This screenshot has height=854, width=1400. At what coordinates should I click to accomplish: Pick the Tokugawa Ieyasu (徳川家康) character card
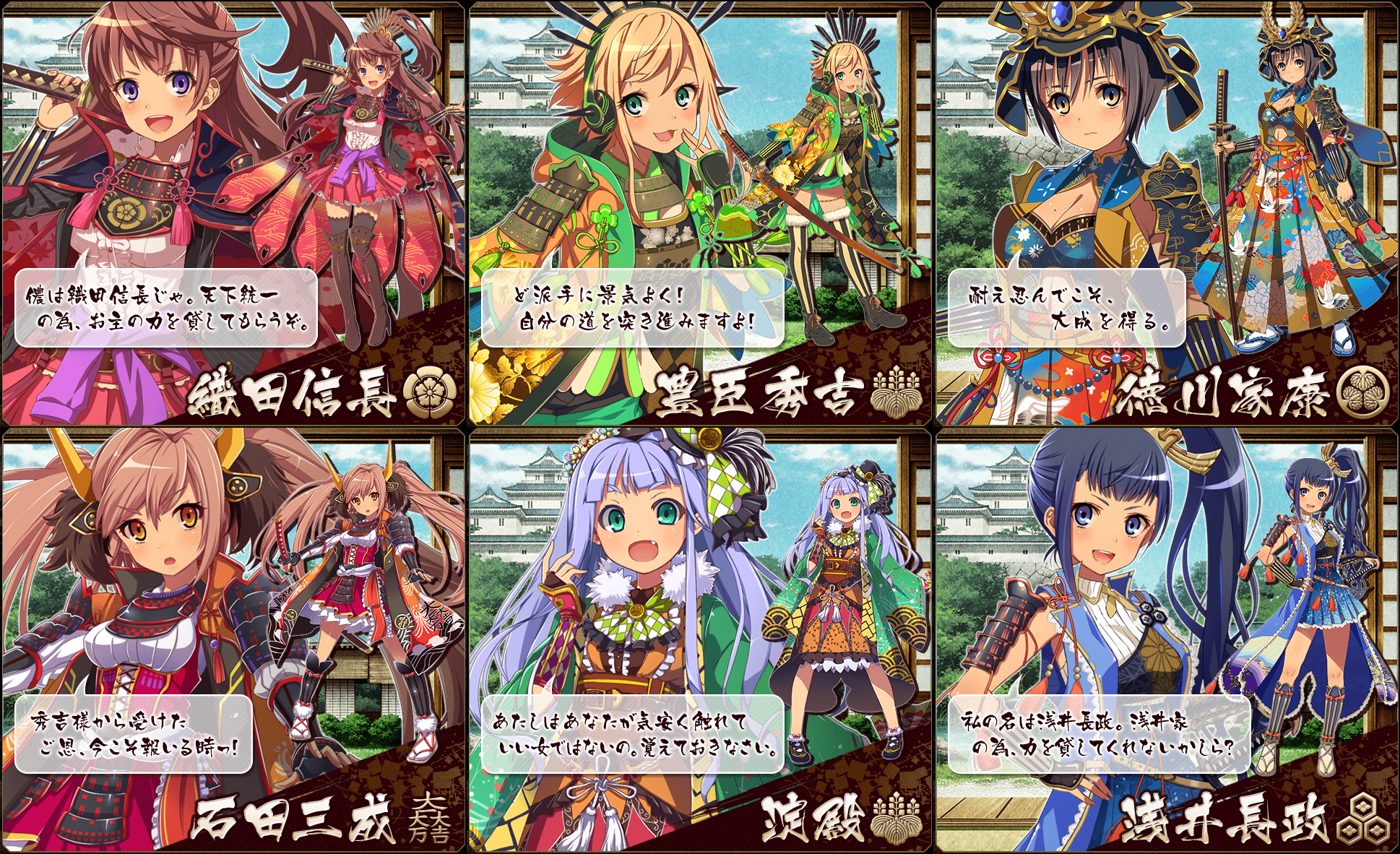[x=1166, y=214]
